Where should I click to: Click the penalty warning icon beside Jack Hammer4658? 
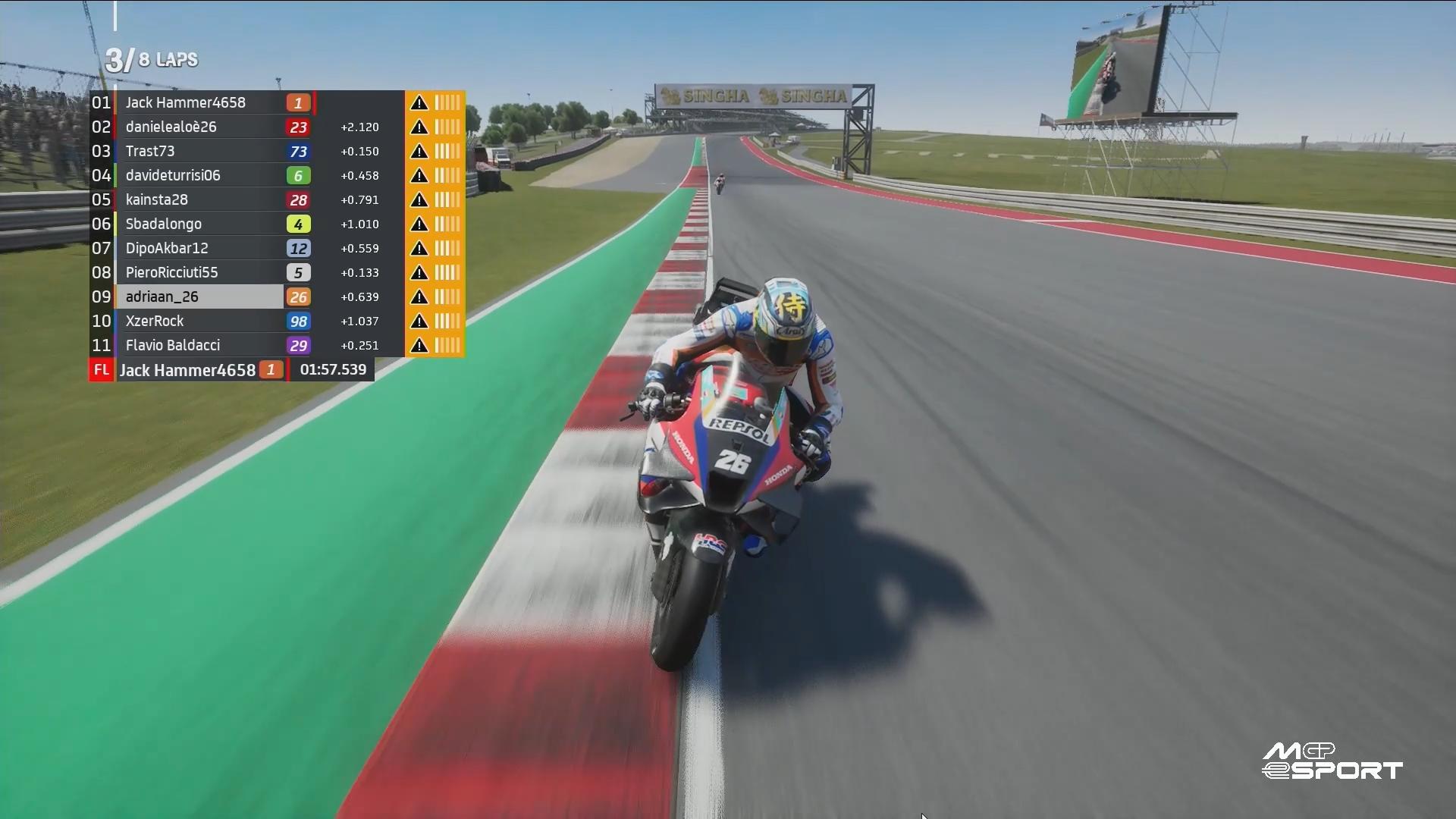(x=419, y=102)
